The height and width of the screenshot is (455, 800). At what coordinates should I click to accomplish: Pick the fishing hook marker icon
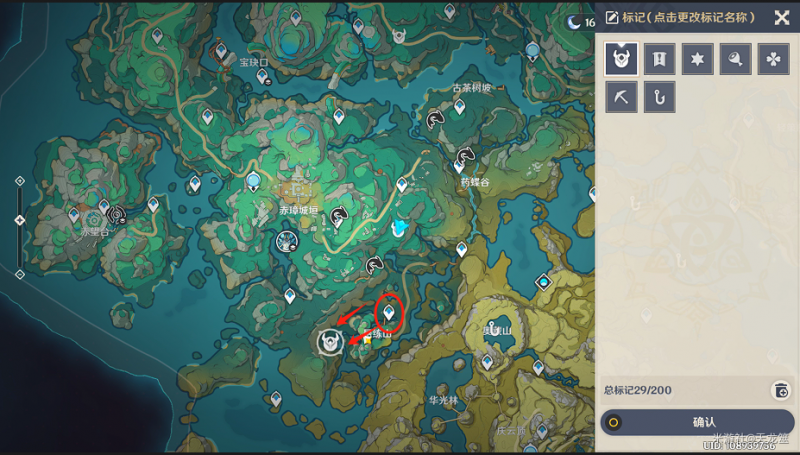(x=659, y=97)
